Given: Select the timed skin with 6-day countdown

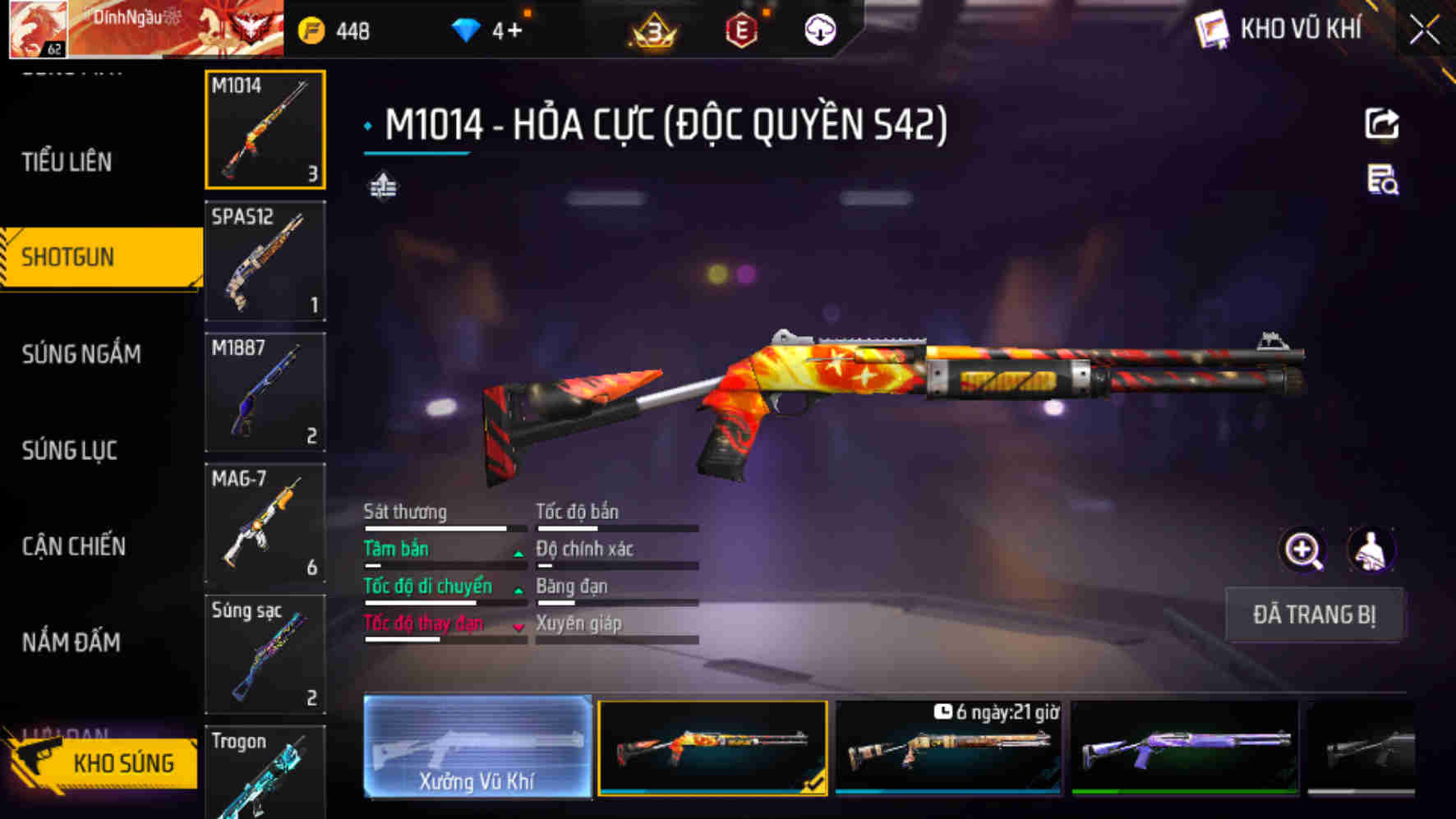Looking at the screenshot, I should tap(948, 748).
